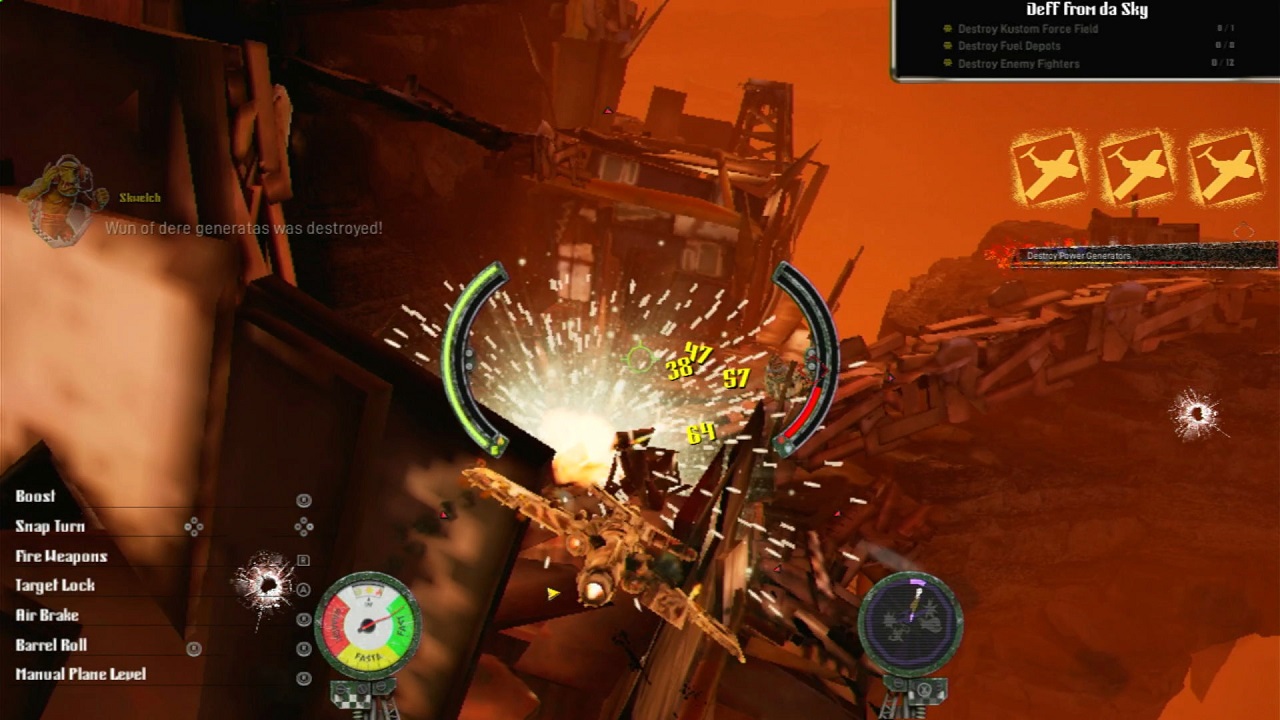This screenshot has width=1280, height=720.
Task: Click the Destroy Enemy Fighters objective icon
Action: tap(948, 63)
